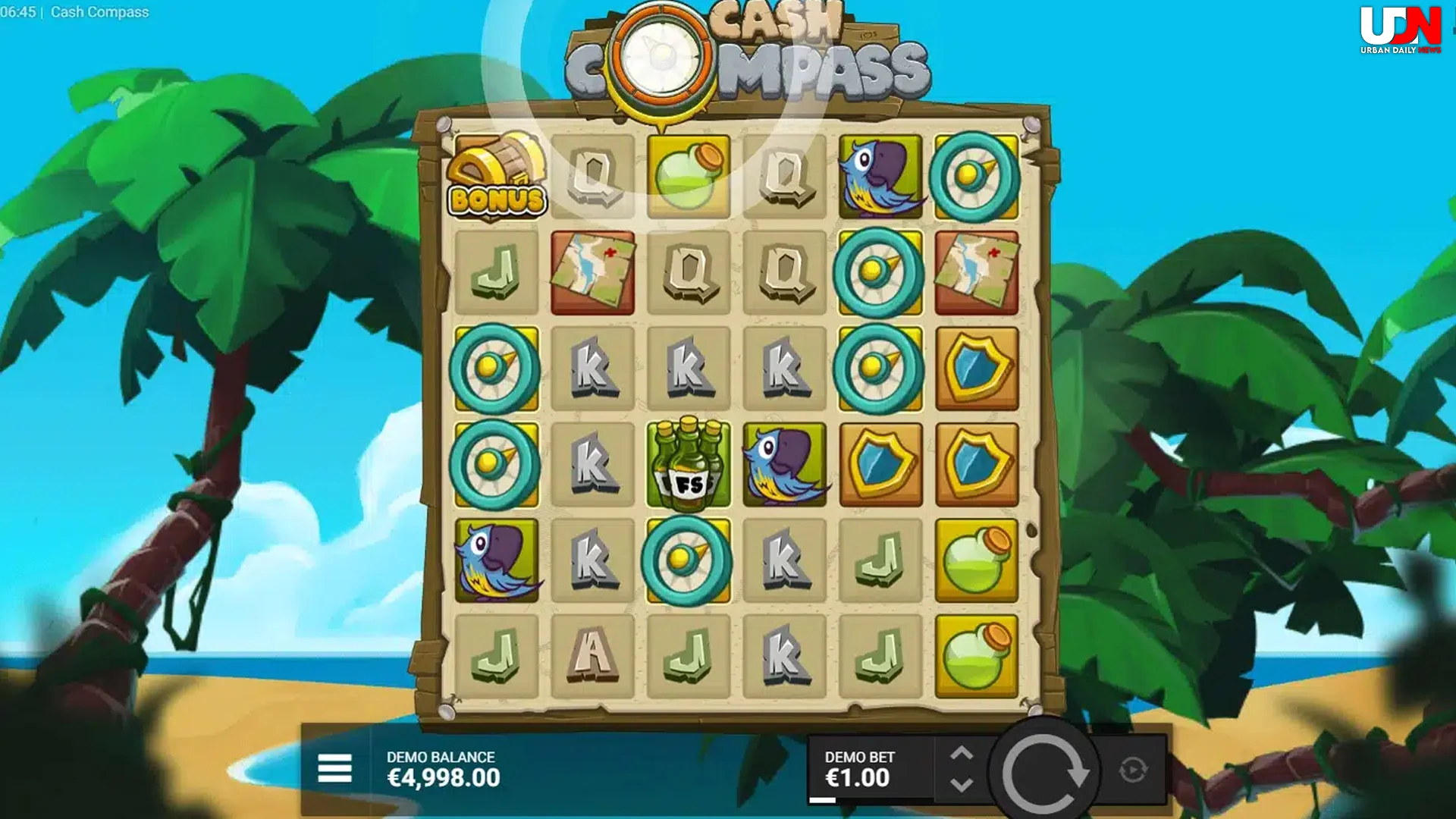Select the K symbol in the center of the grid
The height and width of the screenshot is (819, 1456).
[689, 369]
